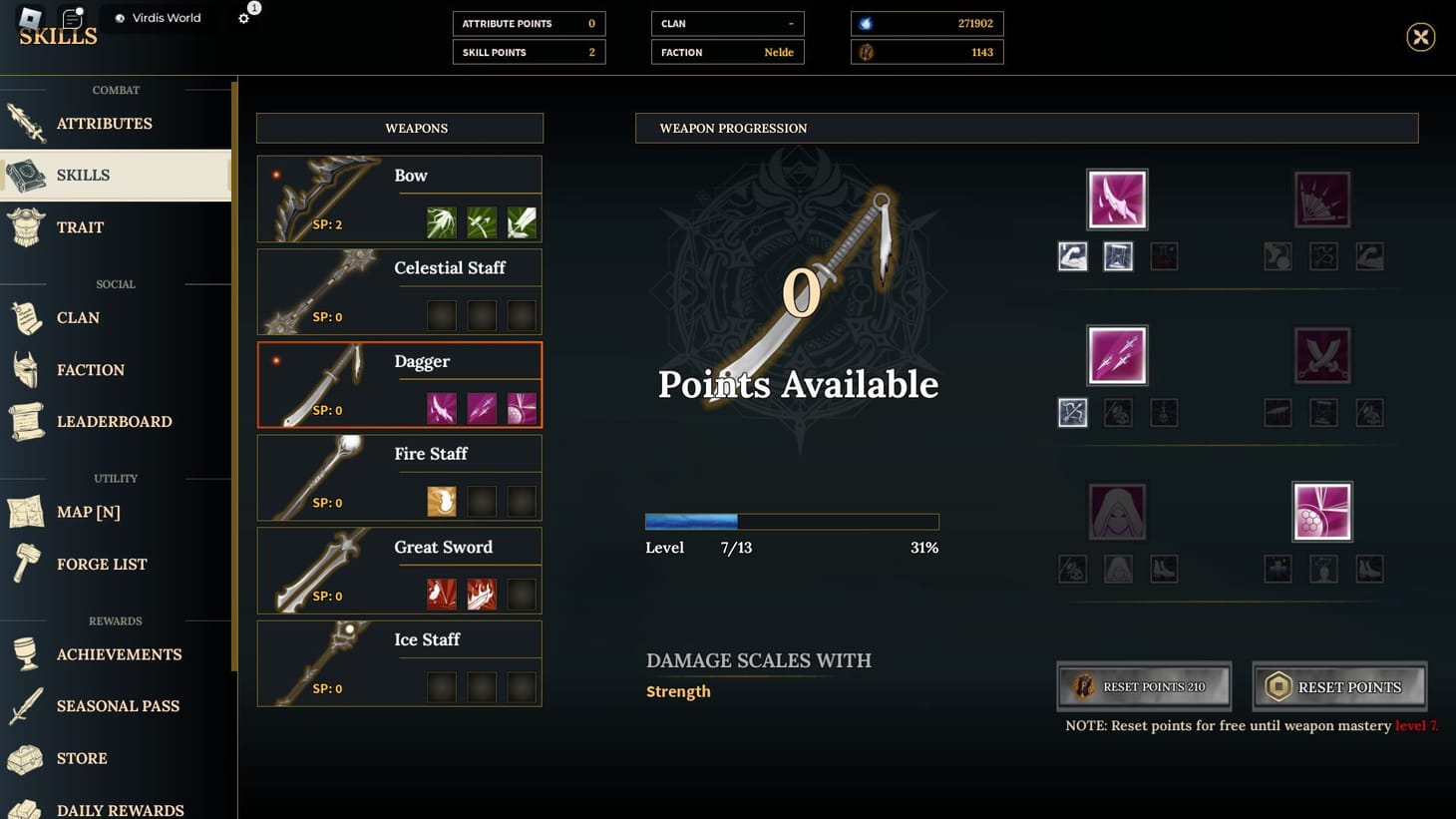This screenshot has width=1456, height=819.
Task: Click the Faction helmet icon
Action: (x=25, y=369)
